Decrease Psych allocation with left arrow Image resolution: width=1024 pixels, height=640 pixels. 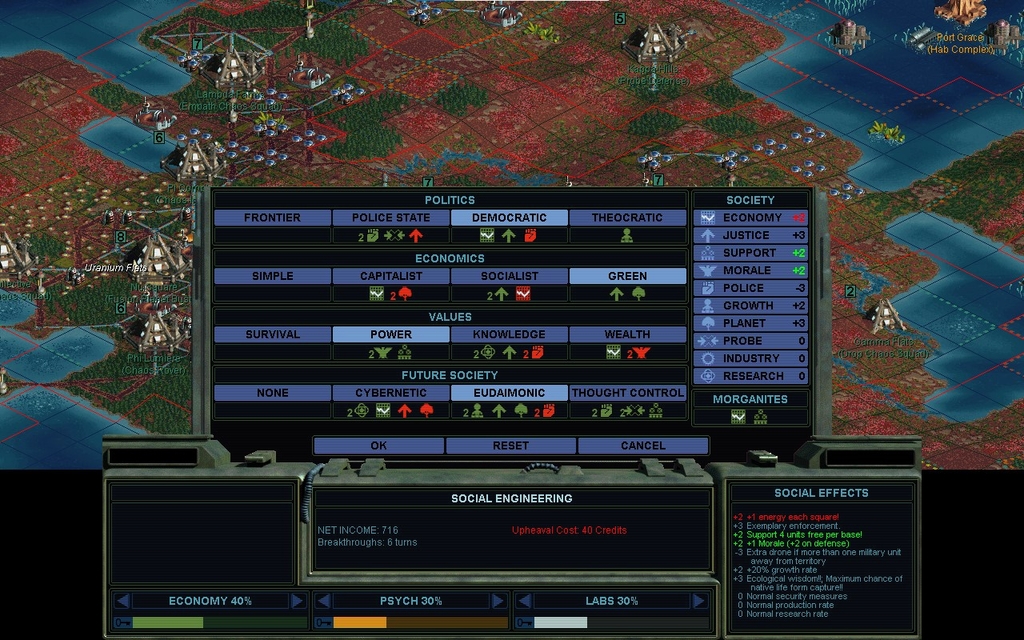[x=323, y=601]
